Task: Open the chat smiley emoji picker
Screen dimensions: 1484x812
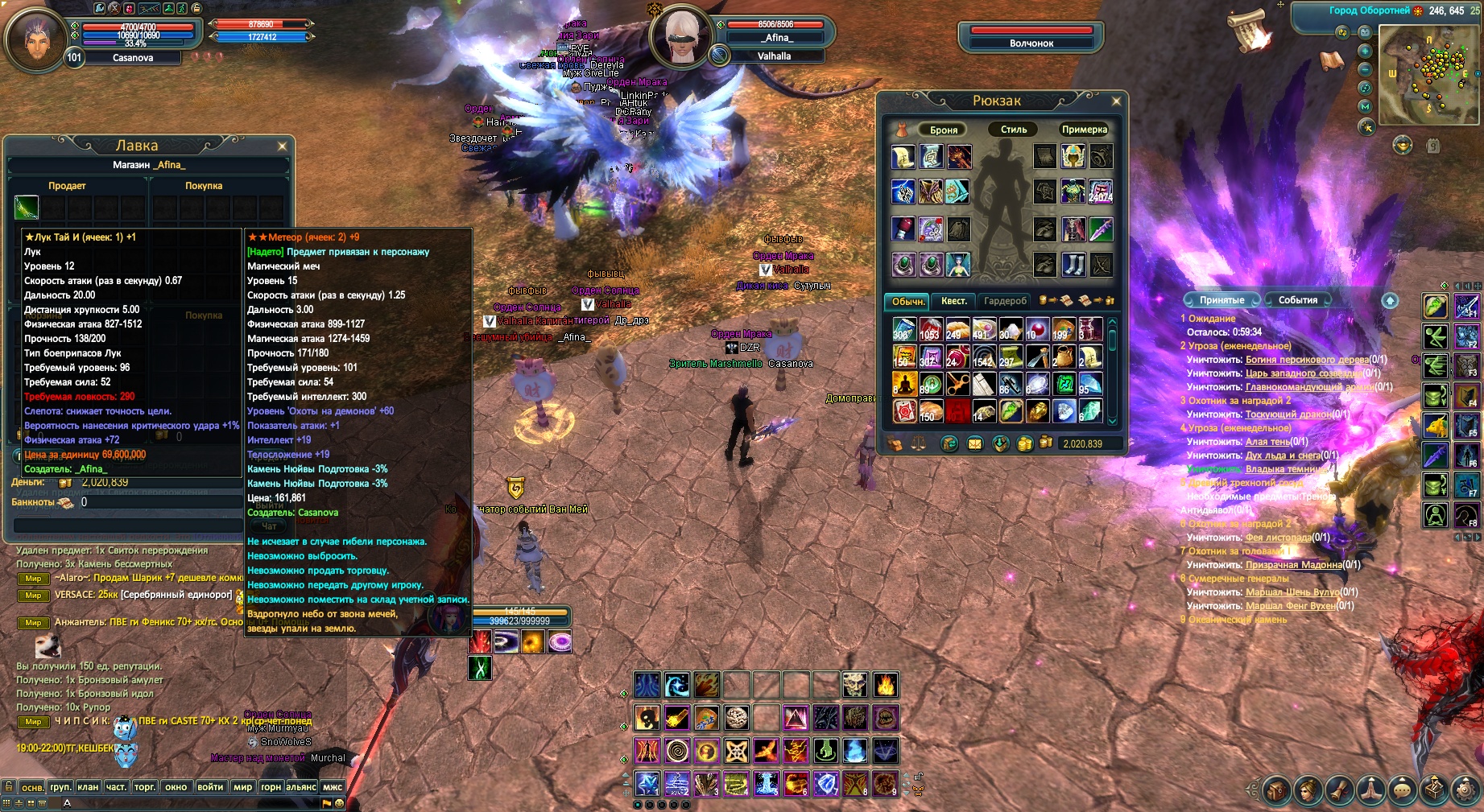Action: click(x=340, y=803)
